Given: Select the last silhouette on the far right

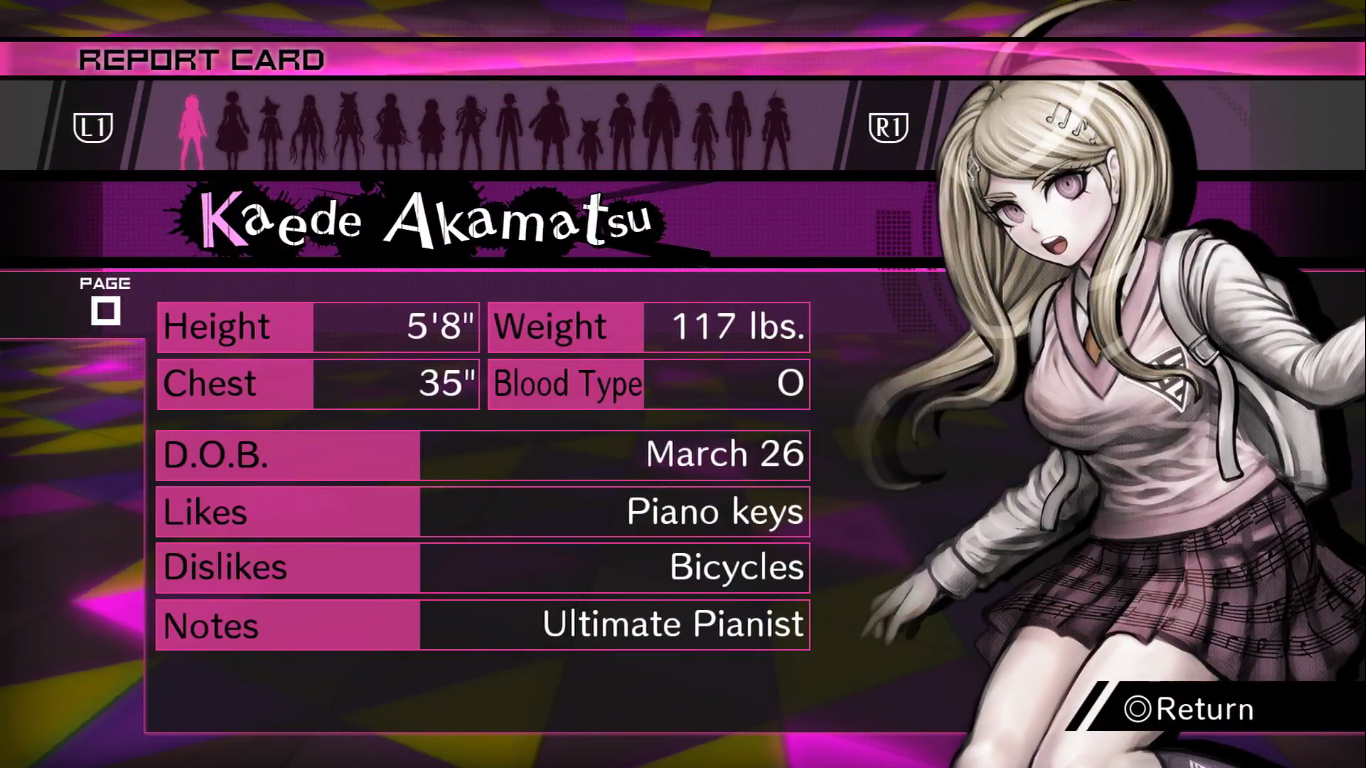Looking at the screenshot, I should (x=776, y=122).
